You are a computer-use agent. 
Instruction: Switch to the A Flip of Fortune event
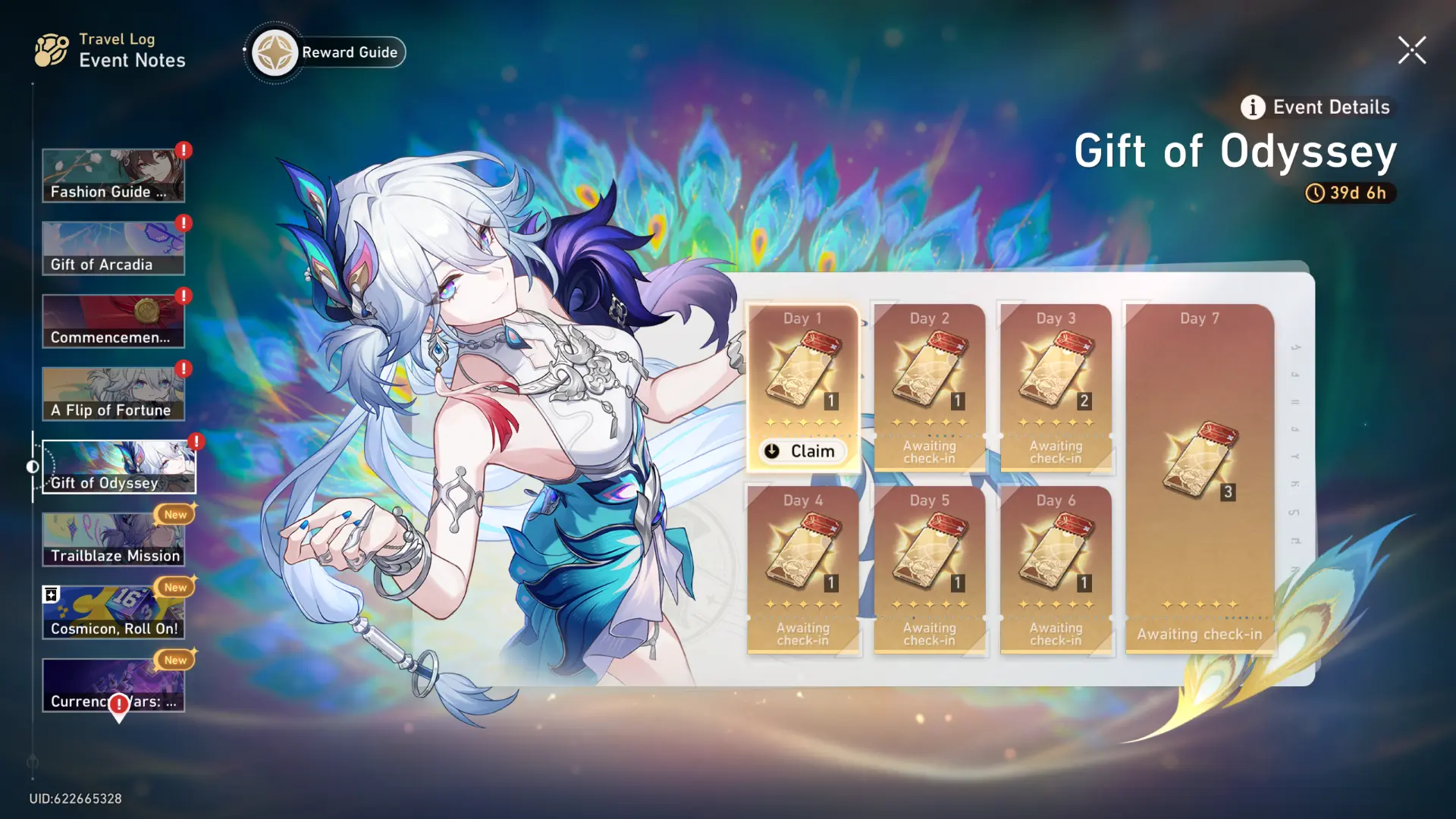click(x=113, y=393)
